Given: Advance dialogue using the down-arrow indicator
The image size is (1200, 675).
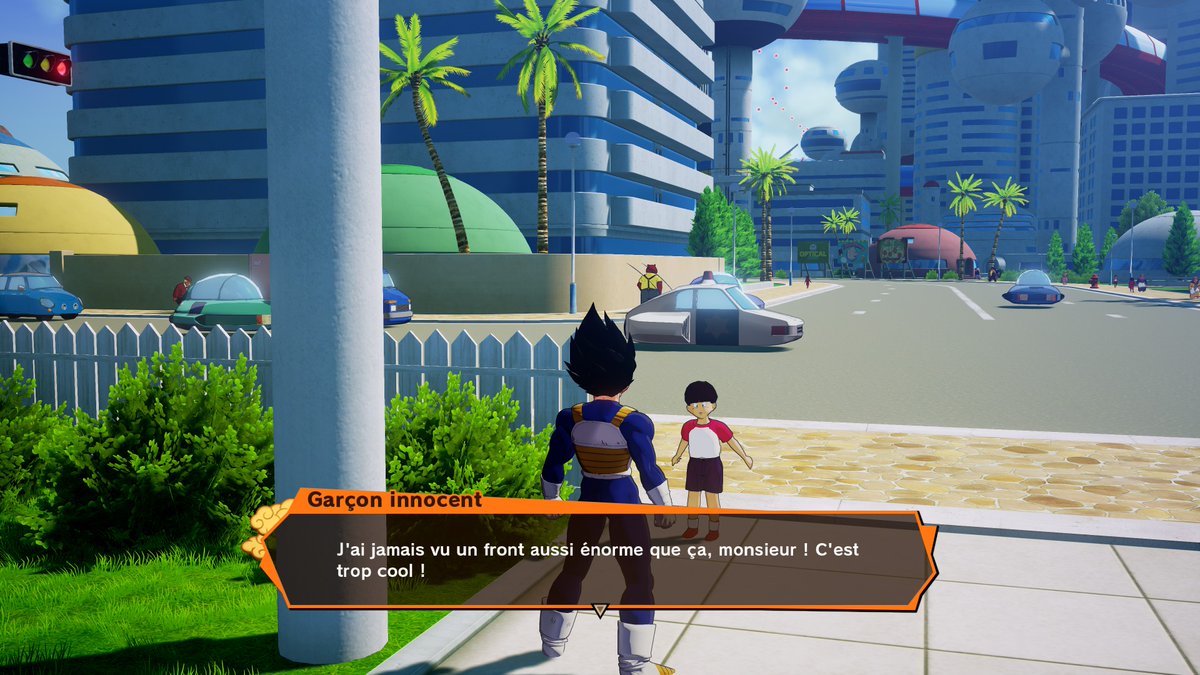Looking at the screenshot, I should click(600, 609).
